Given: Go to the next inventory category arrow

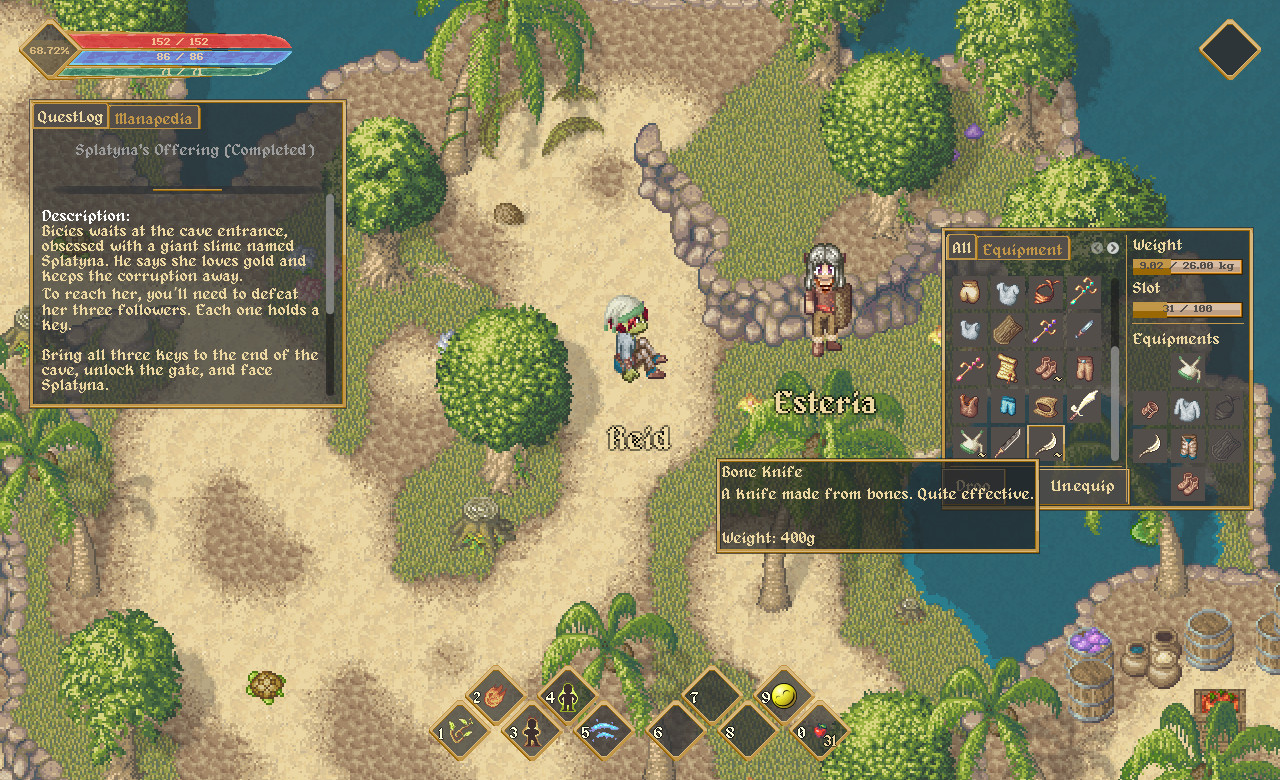Looking at the screenshot, I should [x=1113, y=248].
